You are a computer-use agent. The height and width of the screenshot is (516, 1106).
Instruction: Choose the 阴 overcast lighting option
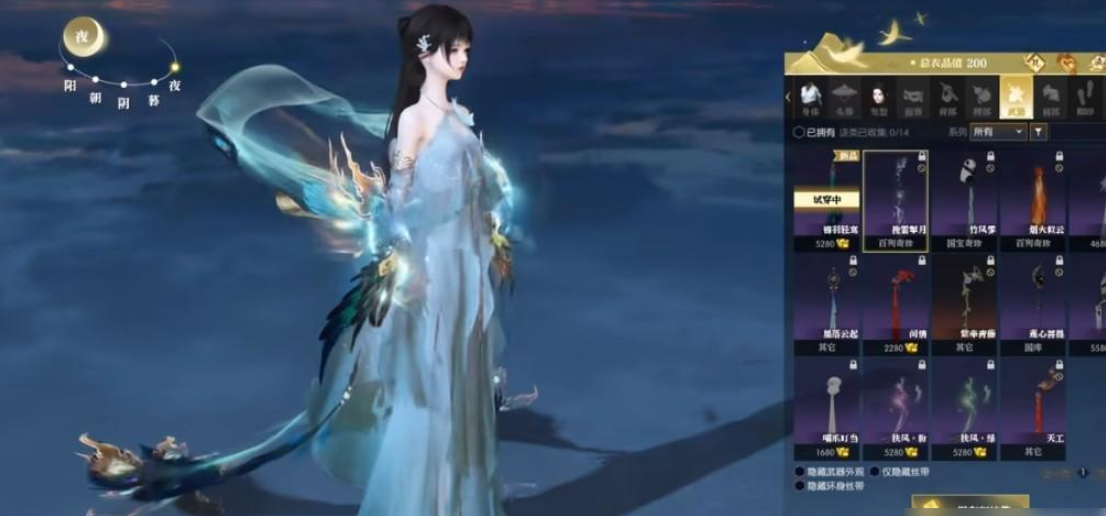(x=124, y=100)
